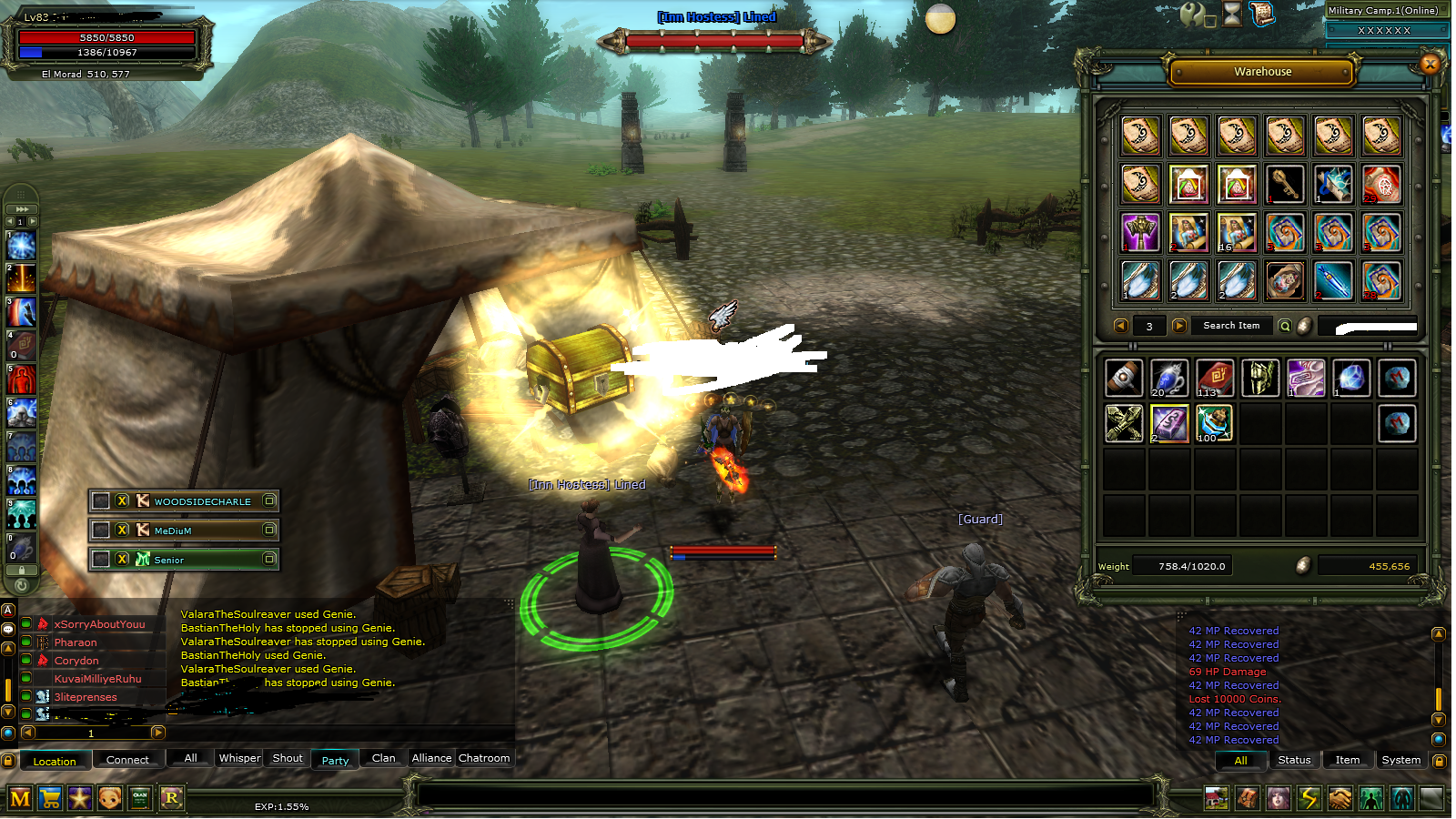Image resolution: width=1456 pixels, height=819 pixels.
Task: Select the System log tab
Action: 1400,760
